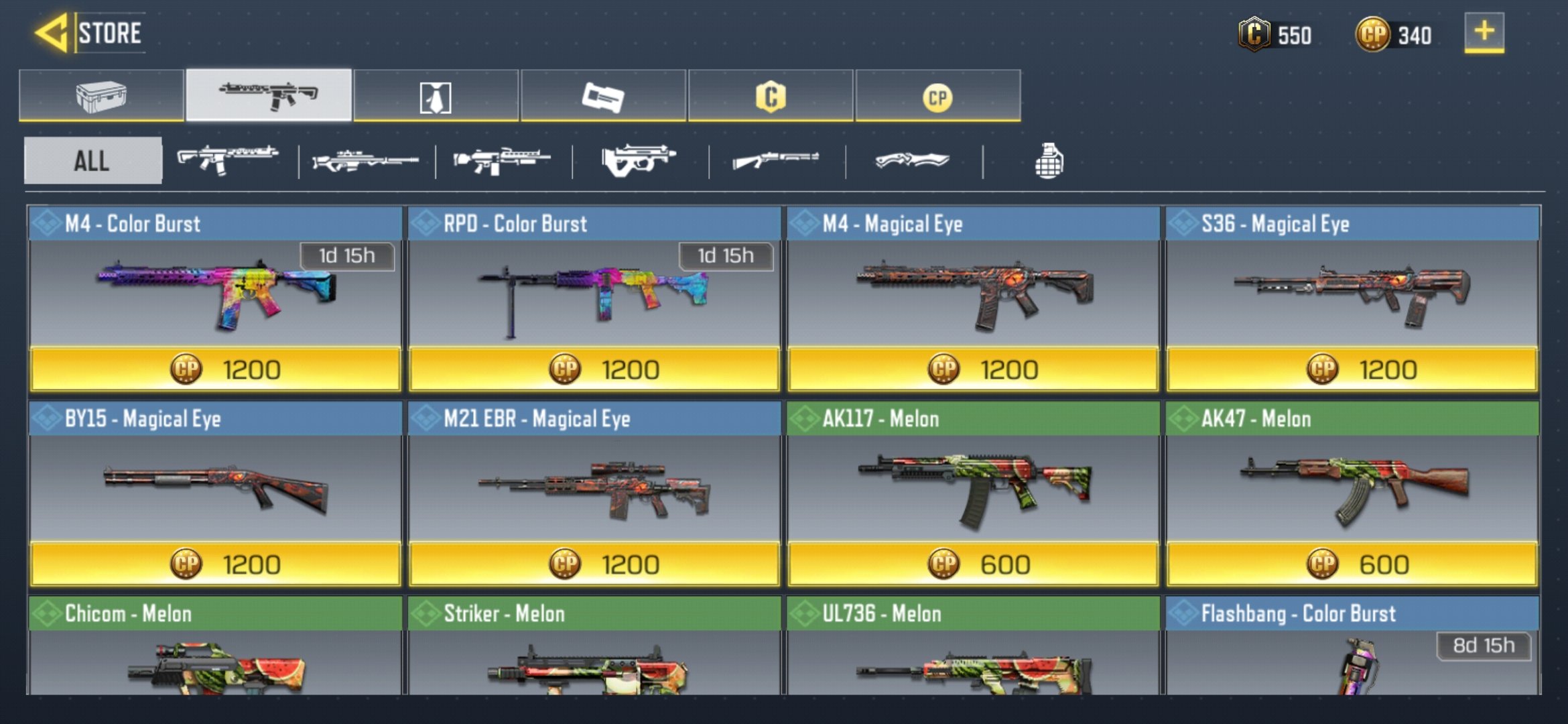
Task: Buy M21 EBR - Magical Eye for 1200
Action: point(594,564)
